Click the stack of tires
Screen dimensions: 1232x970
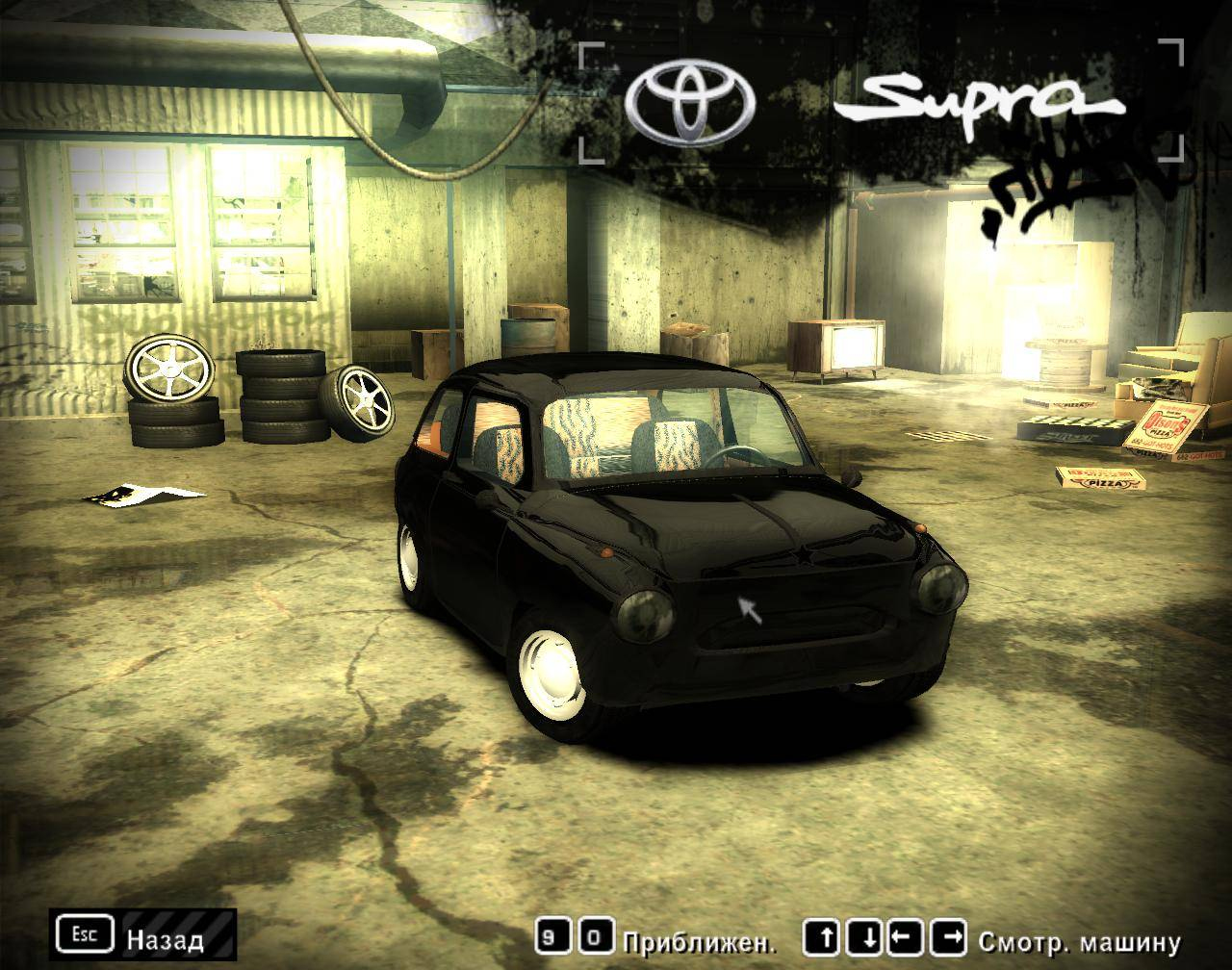click(282, 399)
